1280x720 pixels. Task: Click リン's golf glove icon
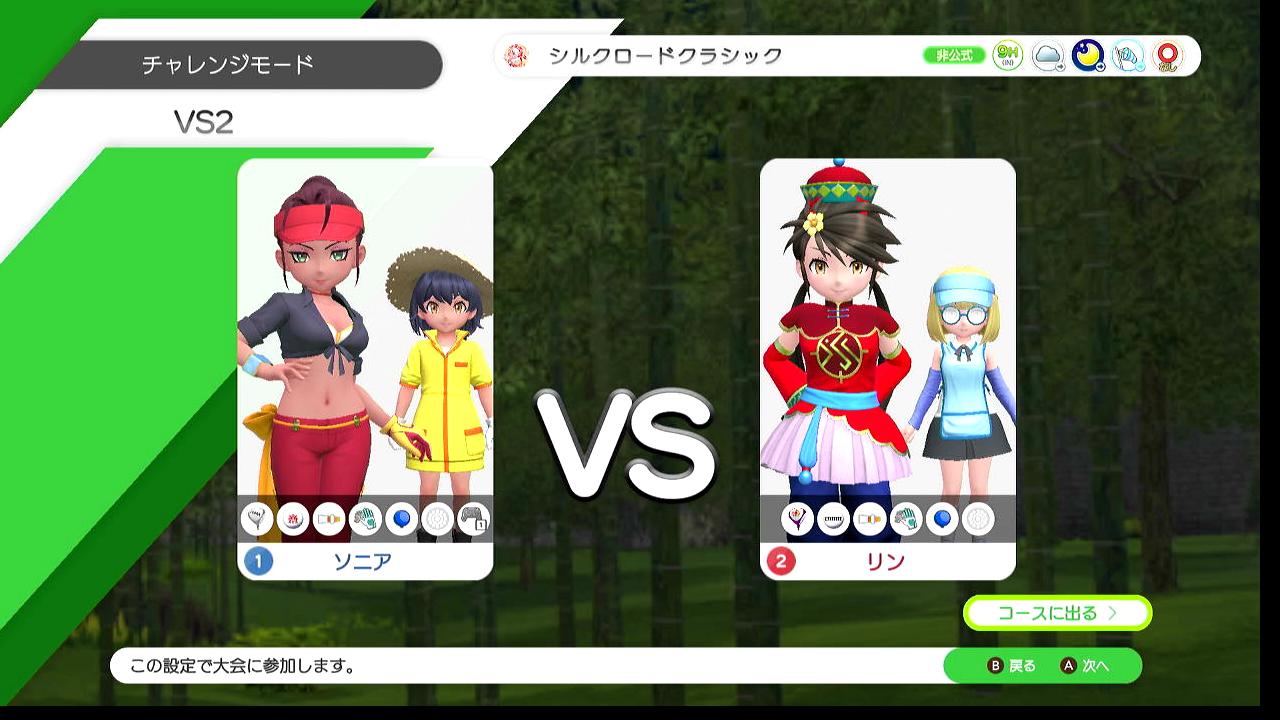click(905, 519)
